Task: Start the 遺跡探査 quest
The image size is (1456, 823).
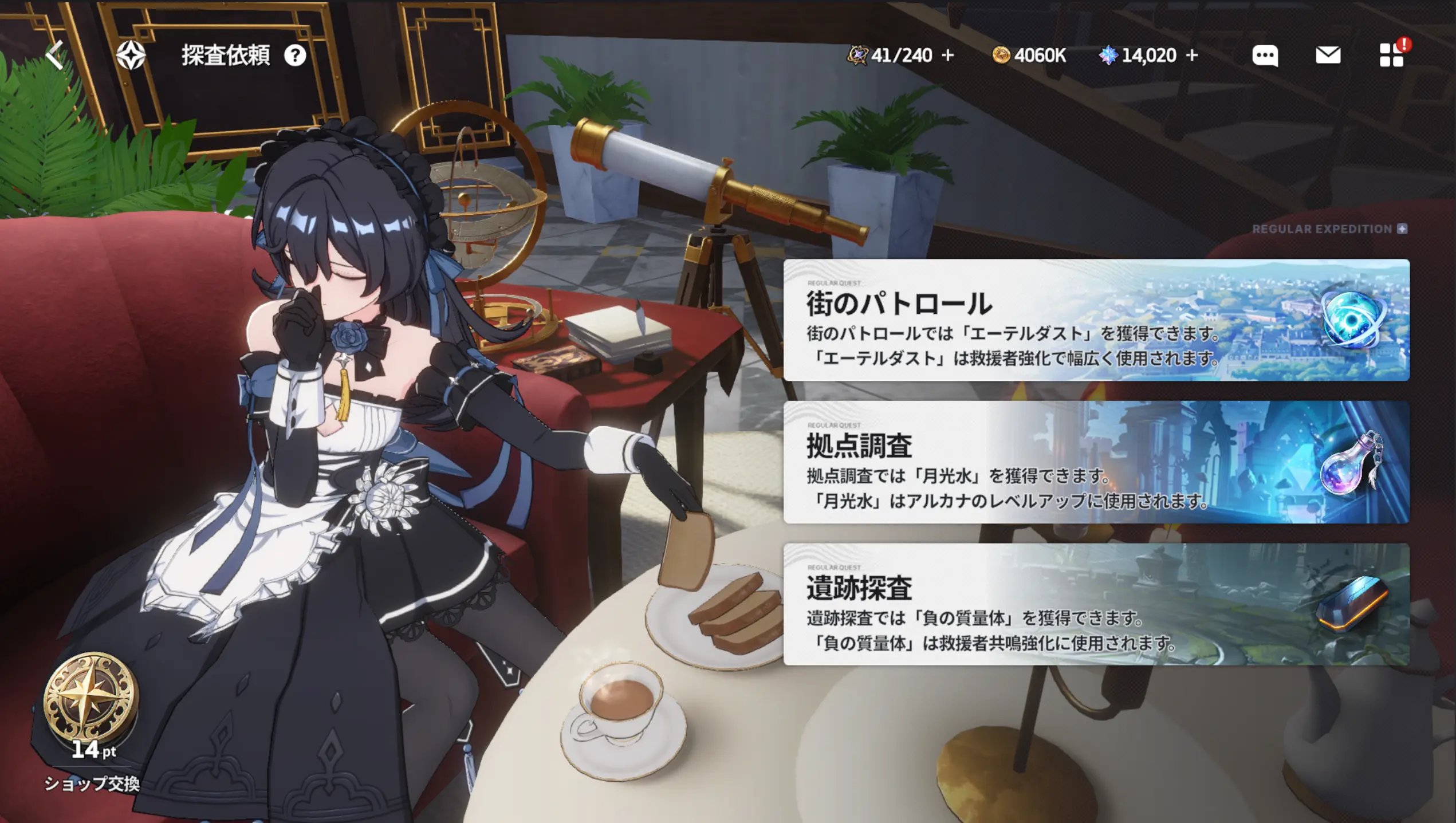Action: (1096, 604)
